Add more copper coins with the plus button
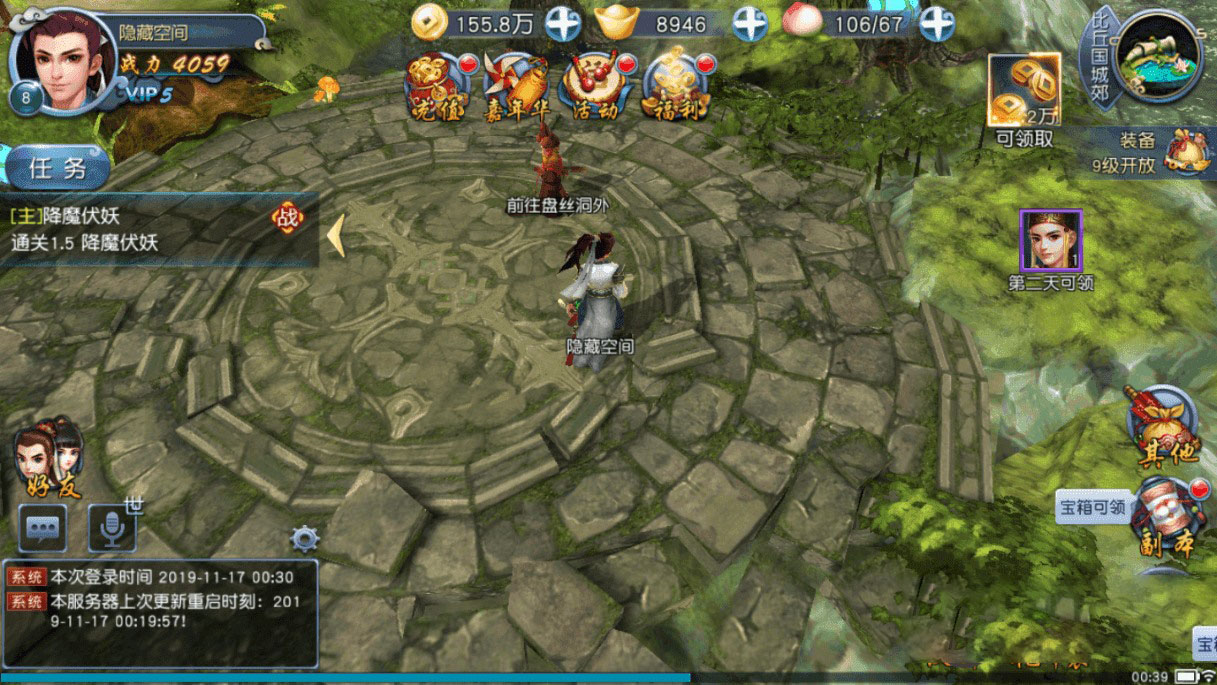This screenshot has width=1217, height=685. tap(563, 23)
